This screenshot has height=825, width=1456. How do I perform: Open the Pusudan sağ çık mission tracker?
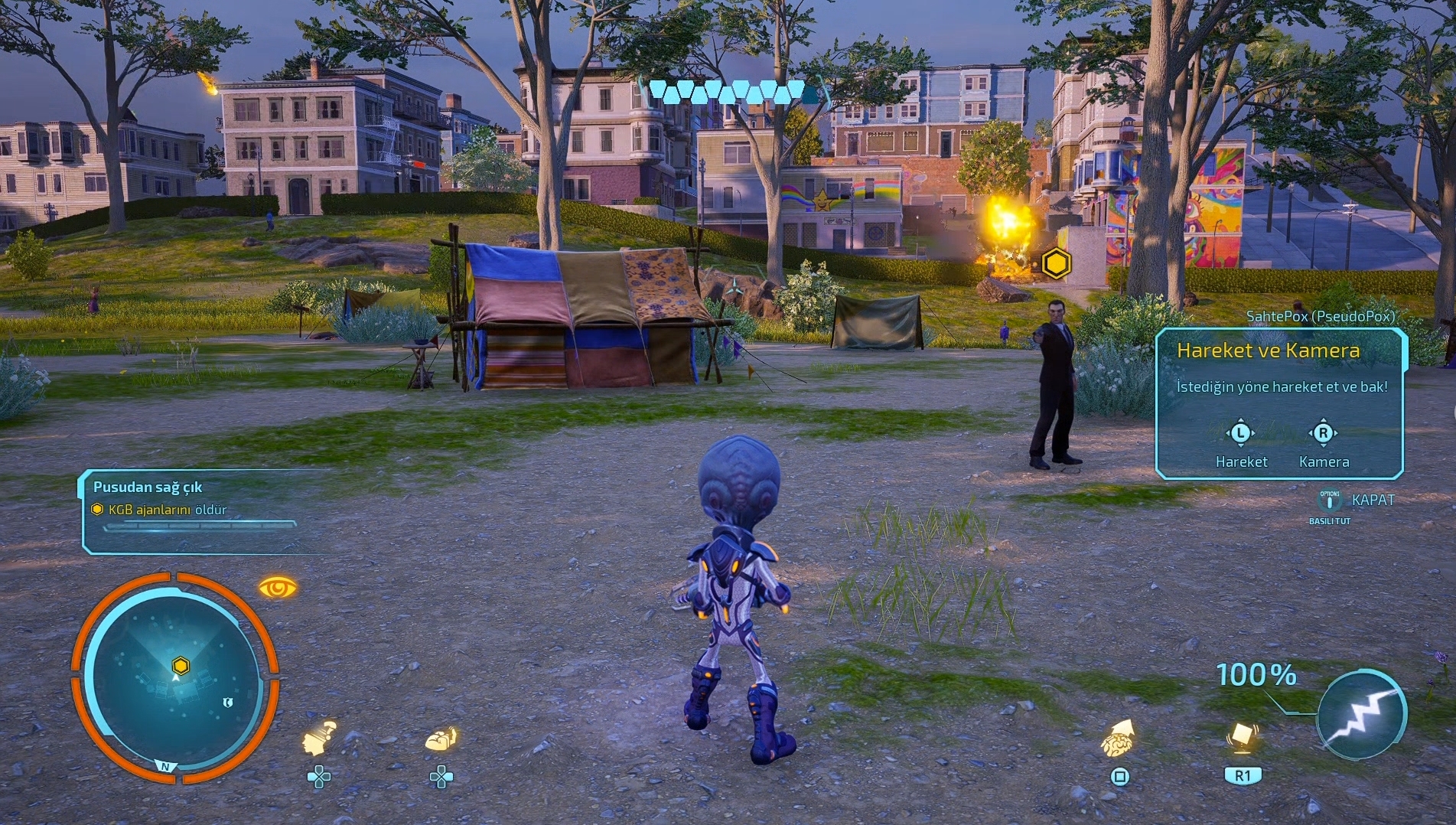tap(191, 510)
